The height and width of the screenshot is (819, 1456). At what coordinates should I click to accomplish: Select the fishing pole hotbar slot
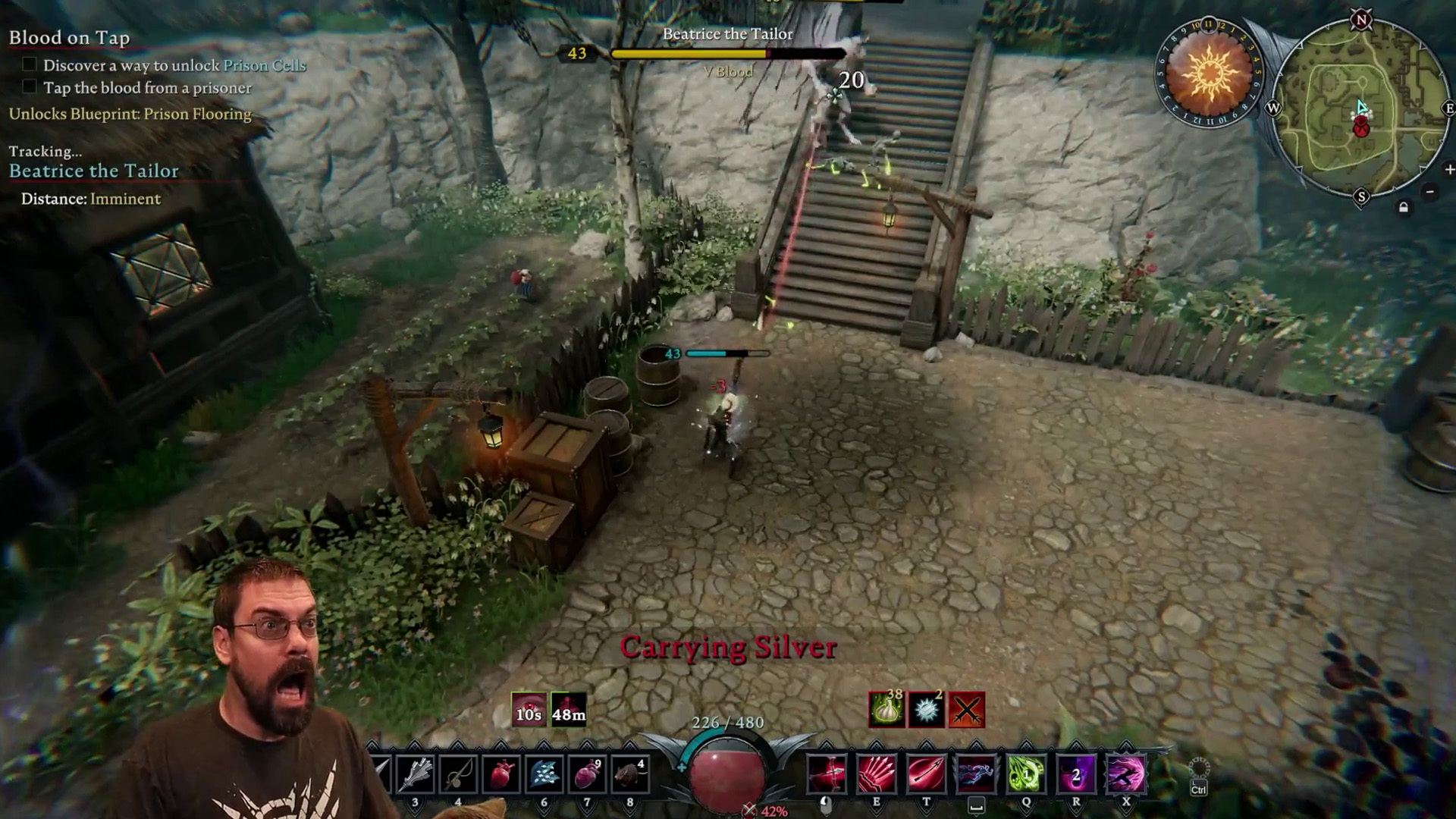tap(458, 774)
